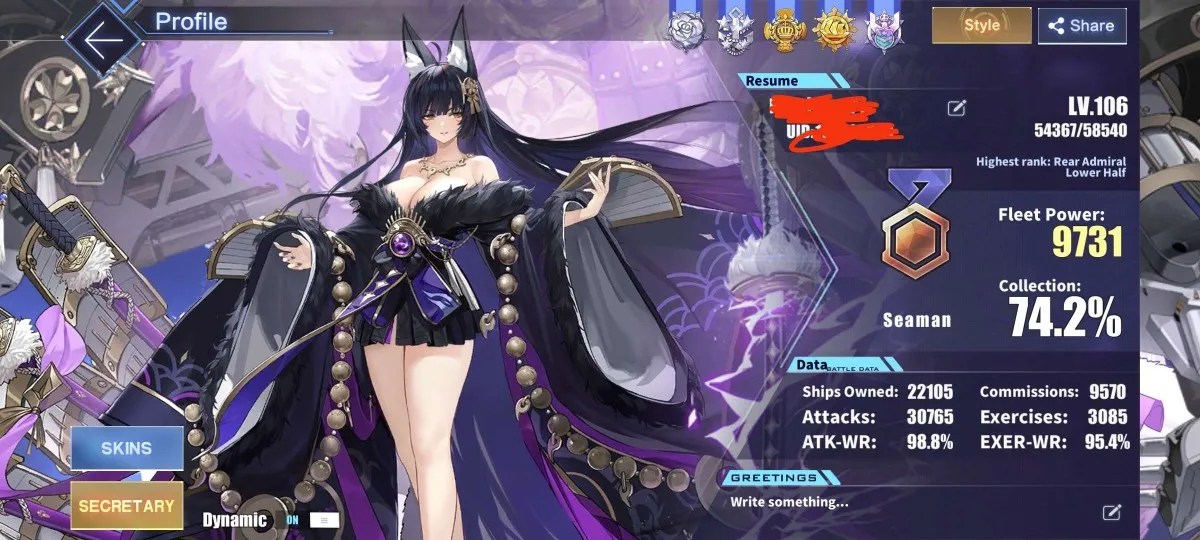1200x540 pixels.
Task: Share the profile card
Action: pyautogui.click(x=1082, y=27)
